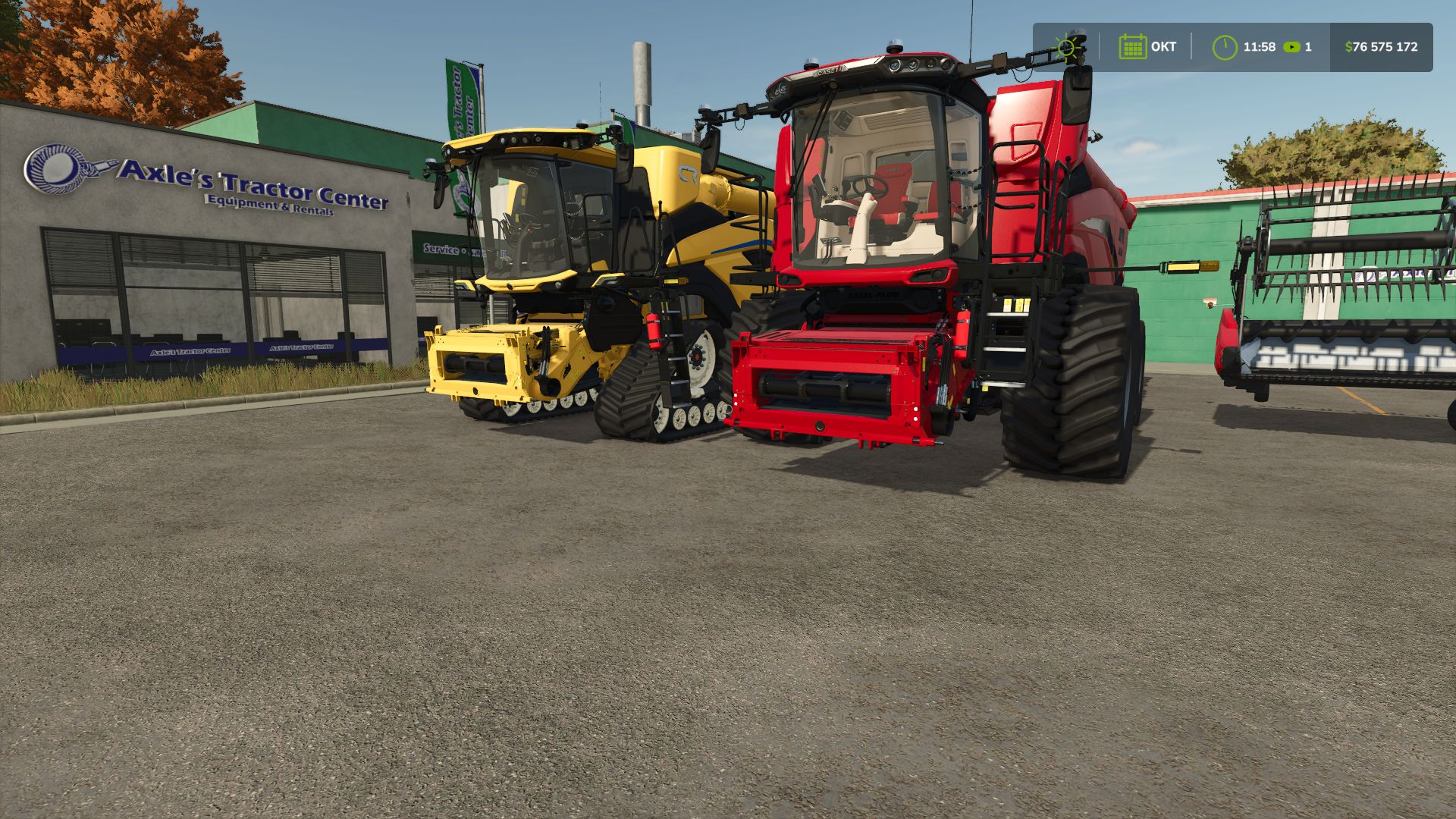This screenshot has height=819, width=1456.
Task: Expand the game speed indicator
Action: [x=1298, y=46]
